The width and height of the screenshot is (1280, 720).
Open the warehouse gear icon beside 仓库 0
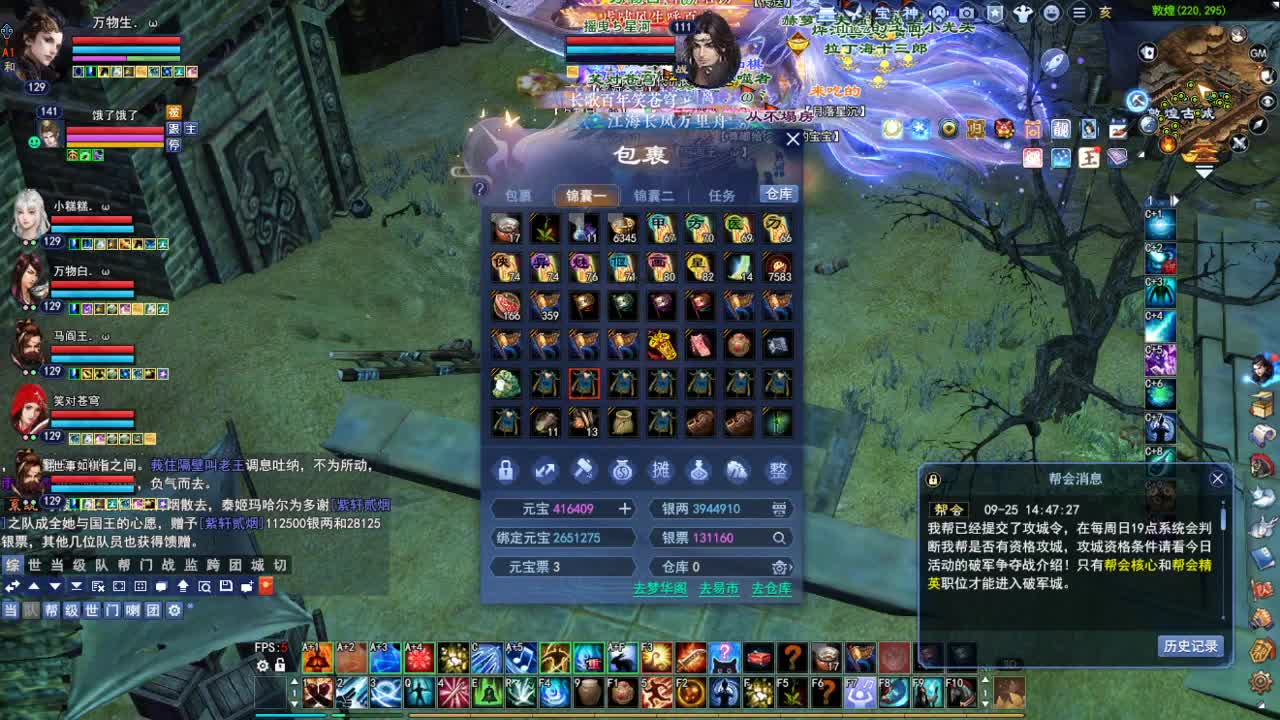780,568
